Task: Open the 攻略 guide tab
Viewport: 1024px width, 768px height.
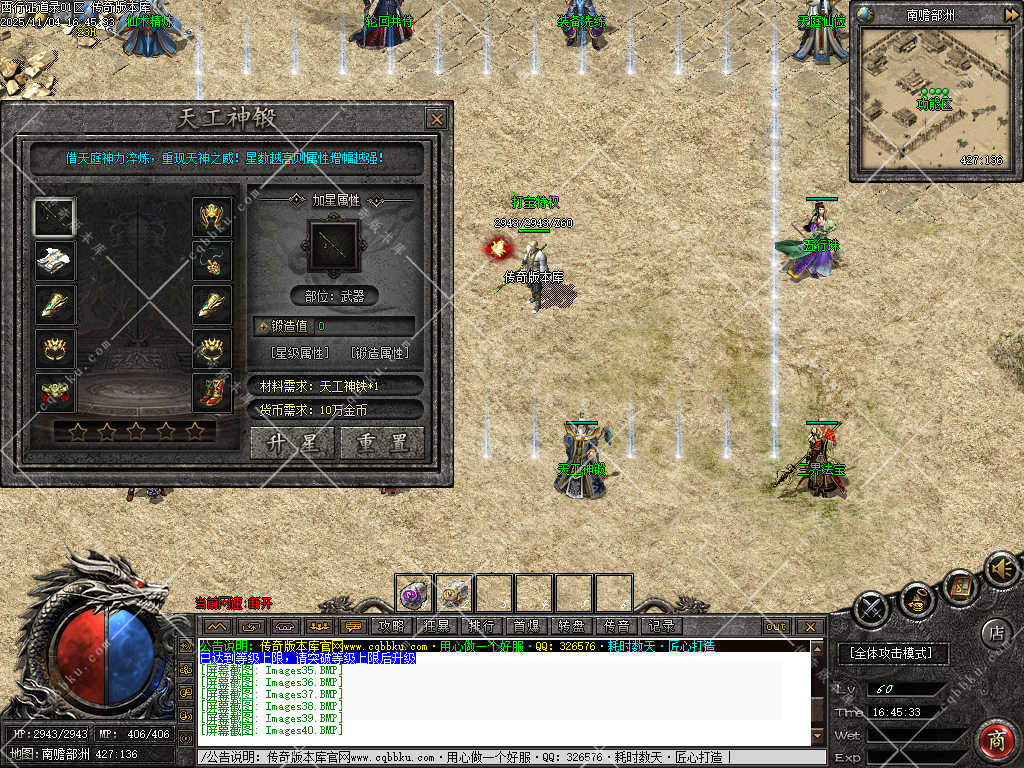Action: click(x=391, y=626)
